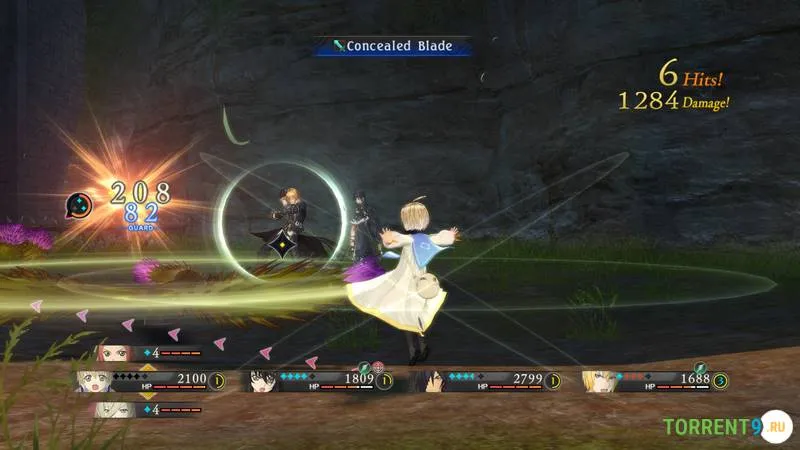Select the upper reserve member portrait
The height and width of the screenshot is (450, 800).
pyautogui.click(x=113, y=352)
